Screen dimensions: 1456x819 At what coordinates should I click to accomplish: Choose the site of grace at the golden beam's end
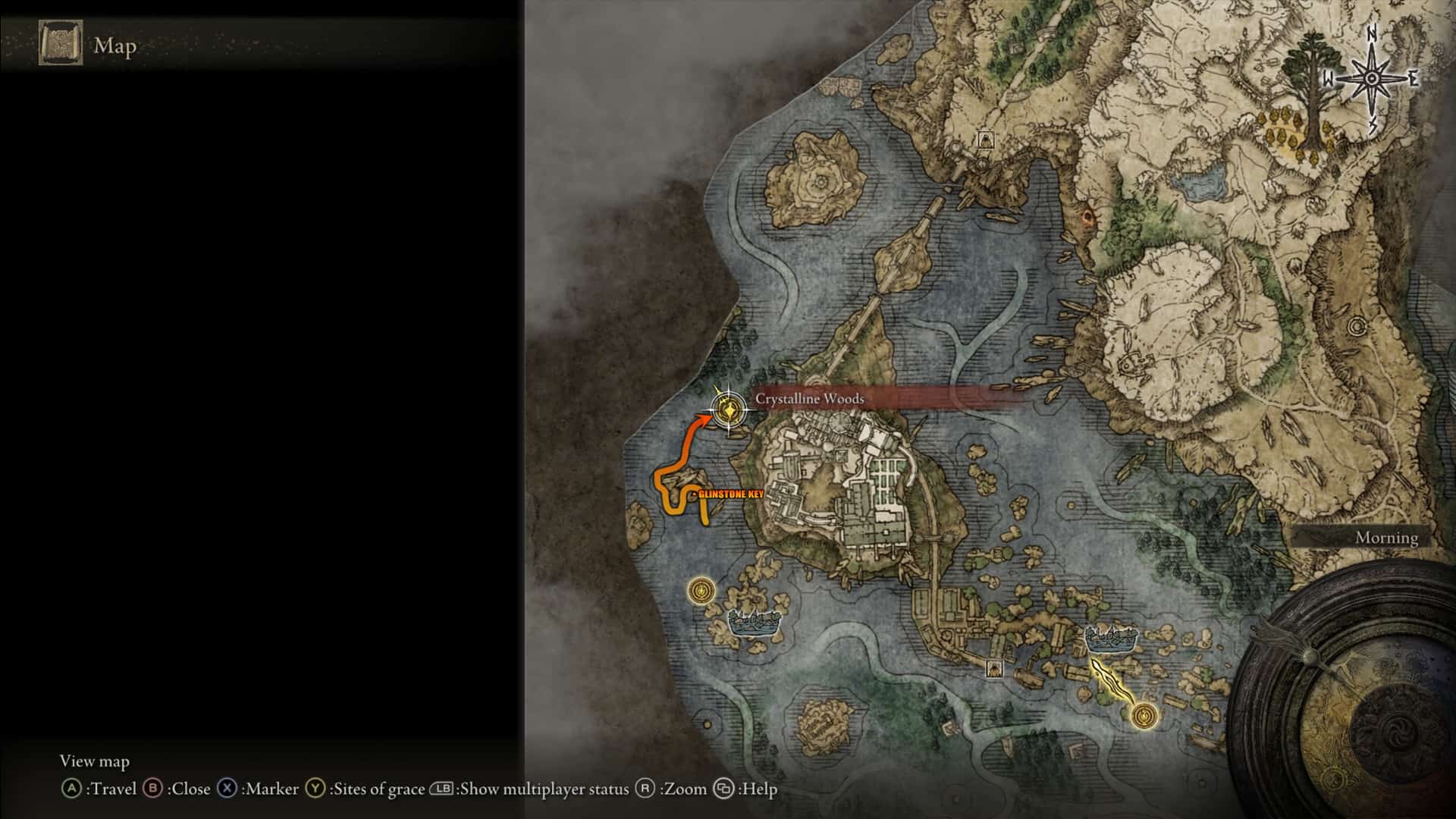1144,715
